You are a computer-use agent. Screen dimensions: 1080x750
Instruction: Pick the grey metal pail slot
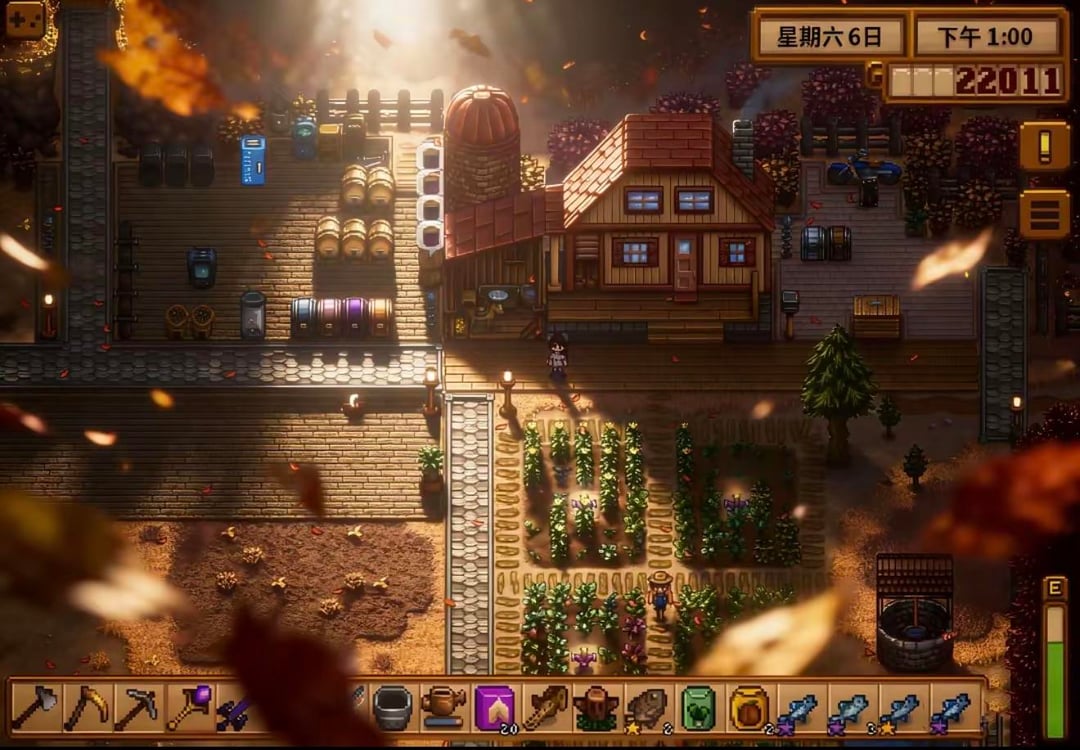pos(392,707)
